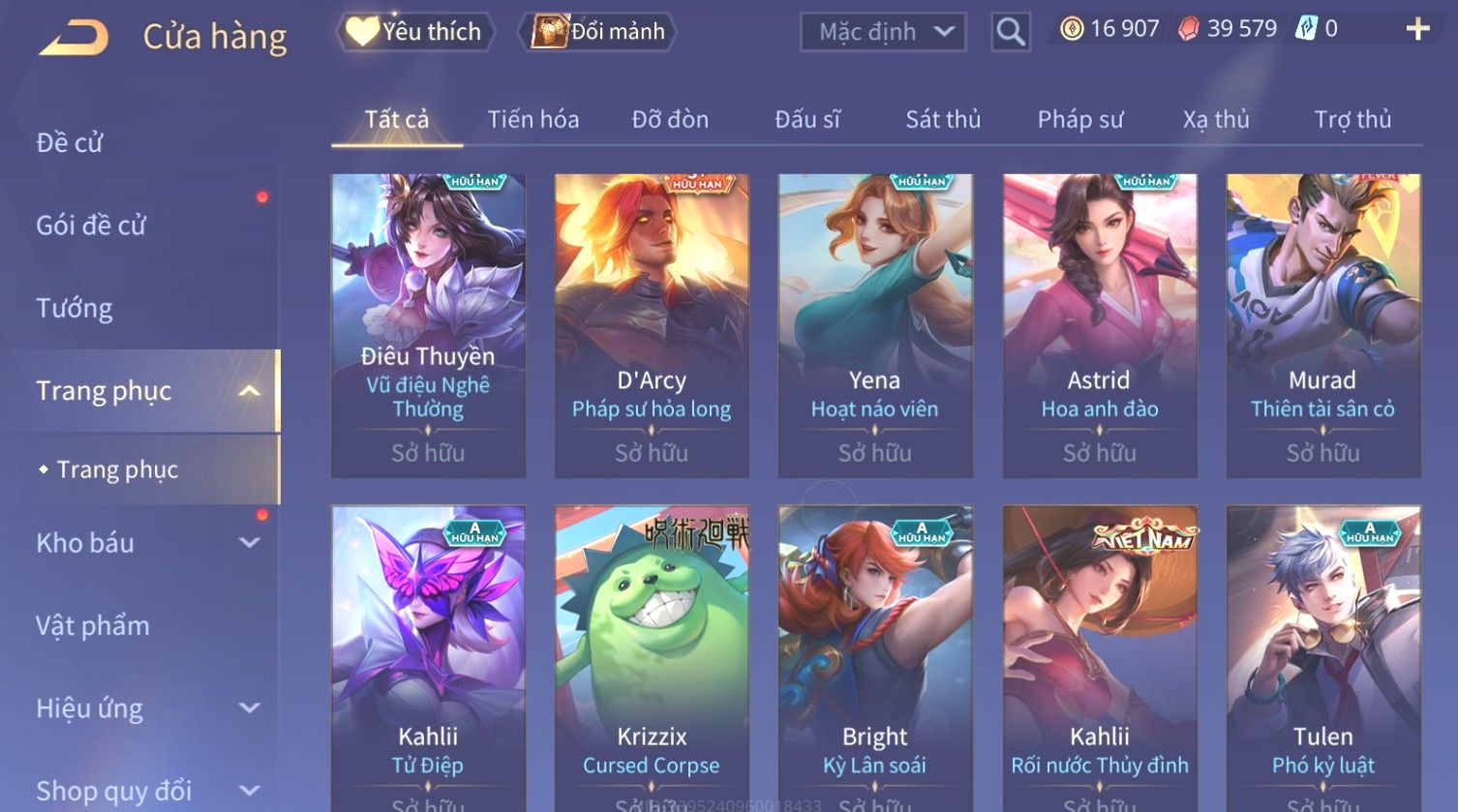Open the Yêu thích favorites list
The width and height of the screenshot is (1458, 812).
415,32
